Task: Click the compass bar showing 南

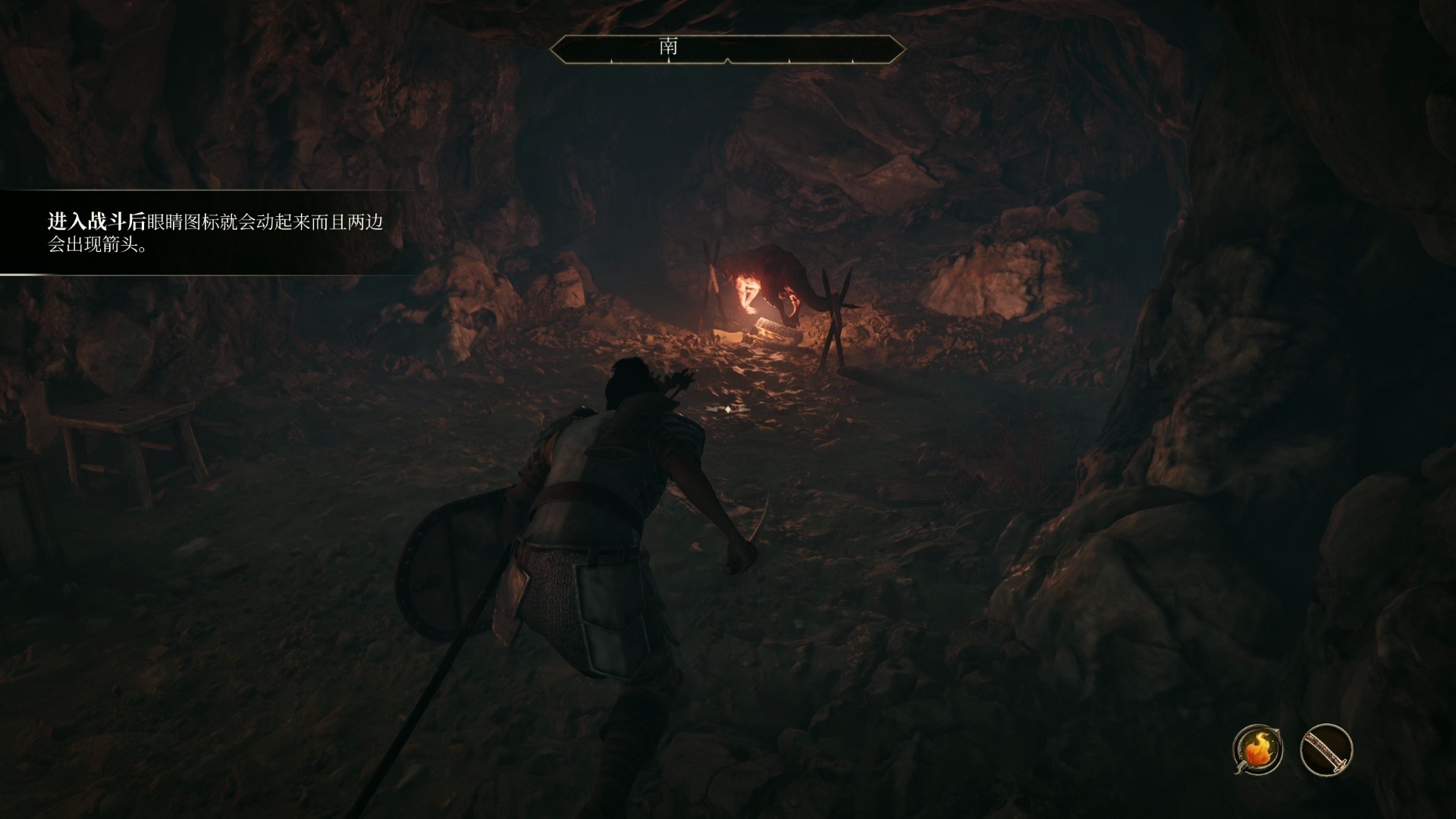Action: [726, 49]
